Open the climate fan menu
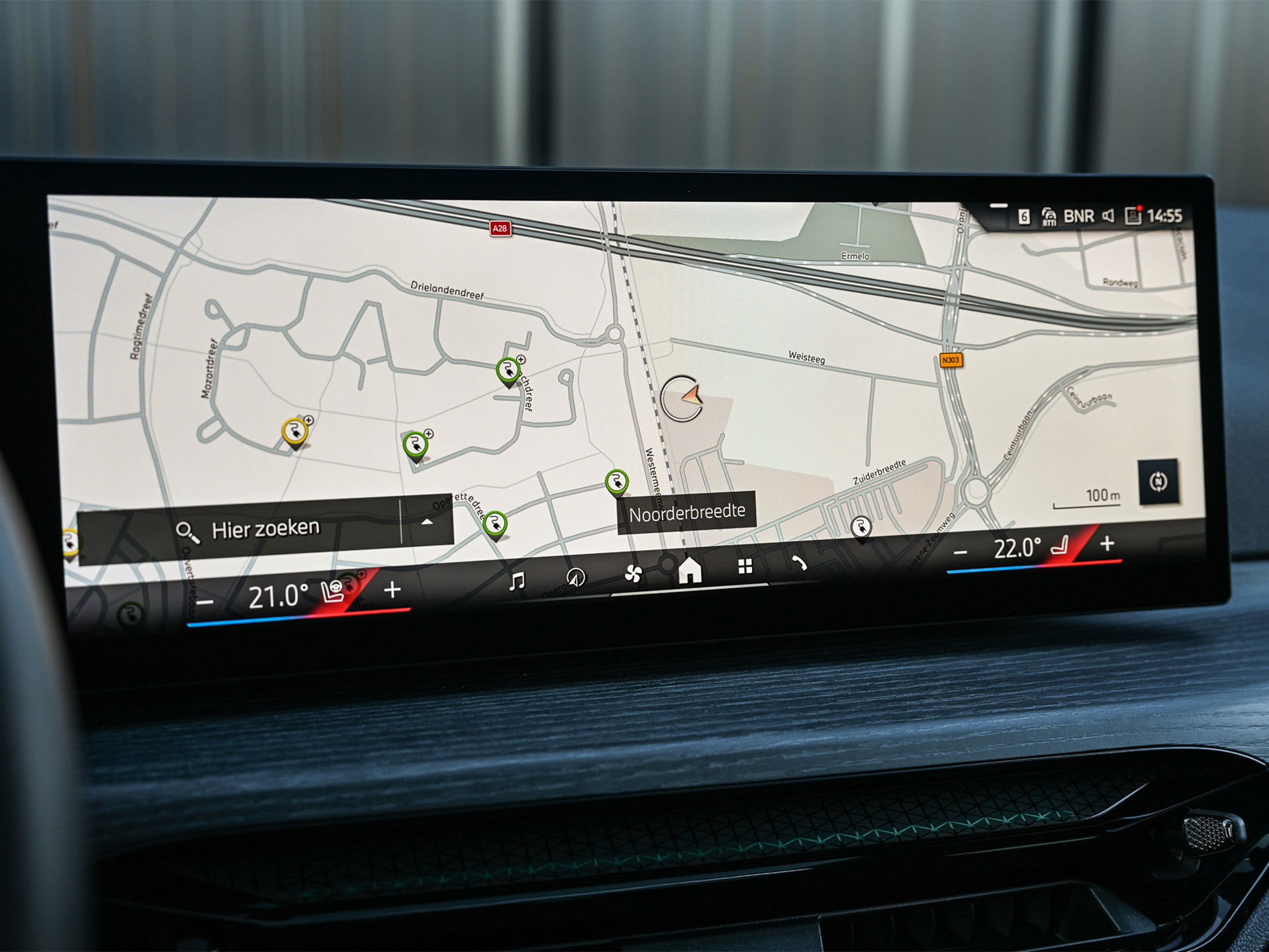 633,573
